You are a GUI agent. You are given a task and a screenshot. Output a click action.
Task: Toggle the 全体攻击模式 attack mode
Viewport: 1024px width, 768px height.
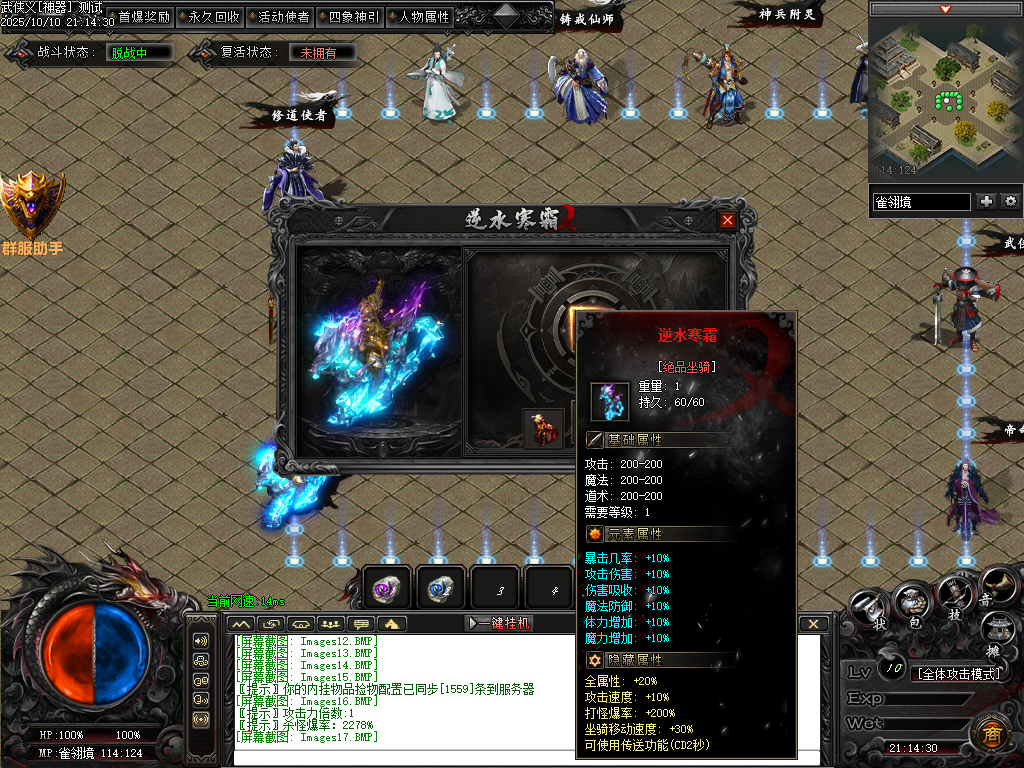click(960, 673)
